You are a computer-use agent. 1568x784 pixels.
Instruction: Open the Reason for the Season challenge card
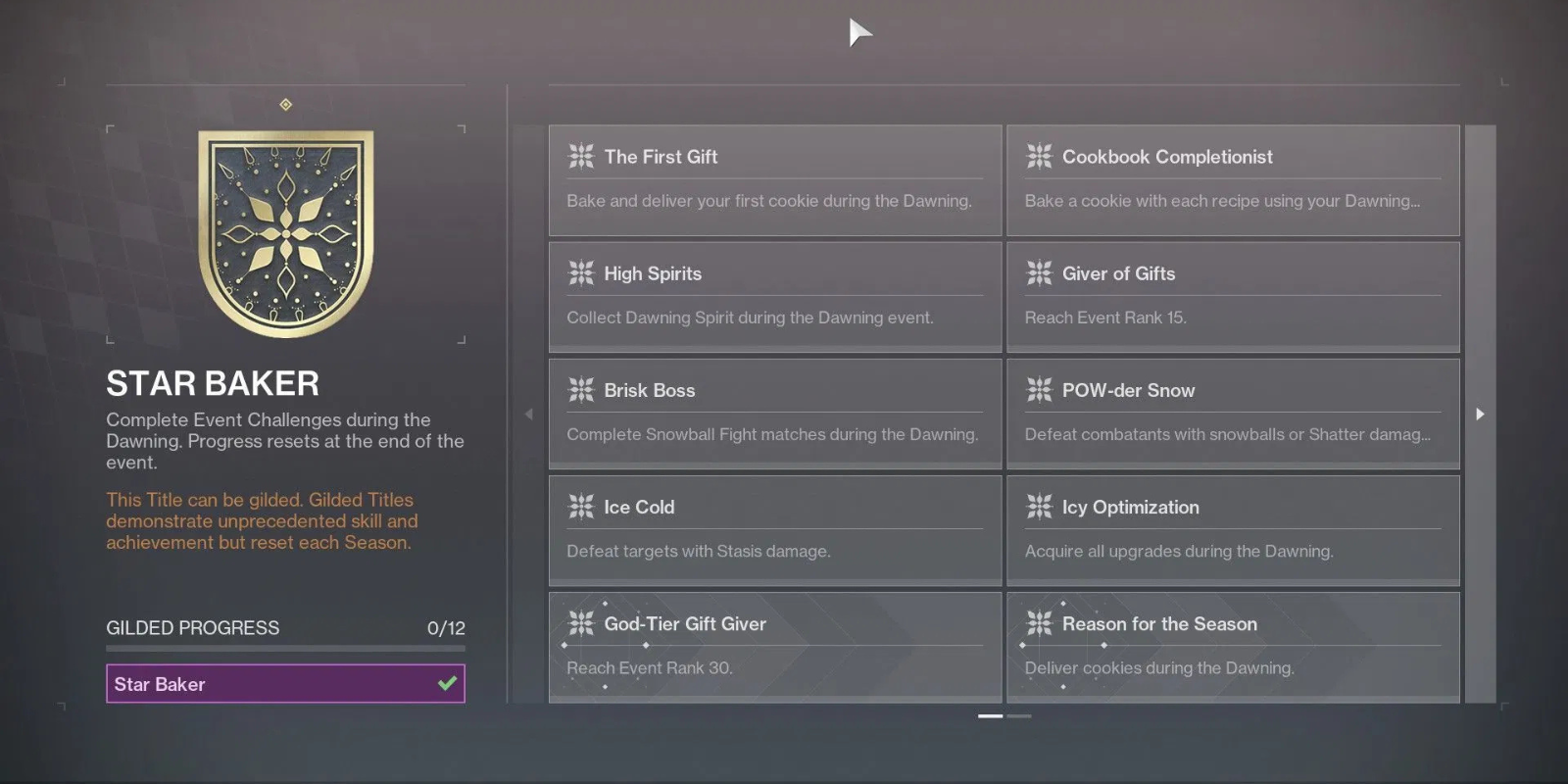[1232, 647]
